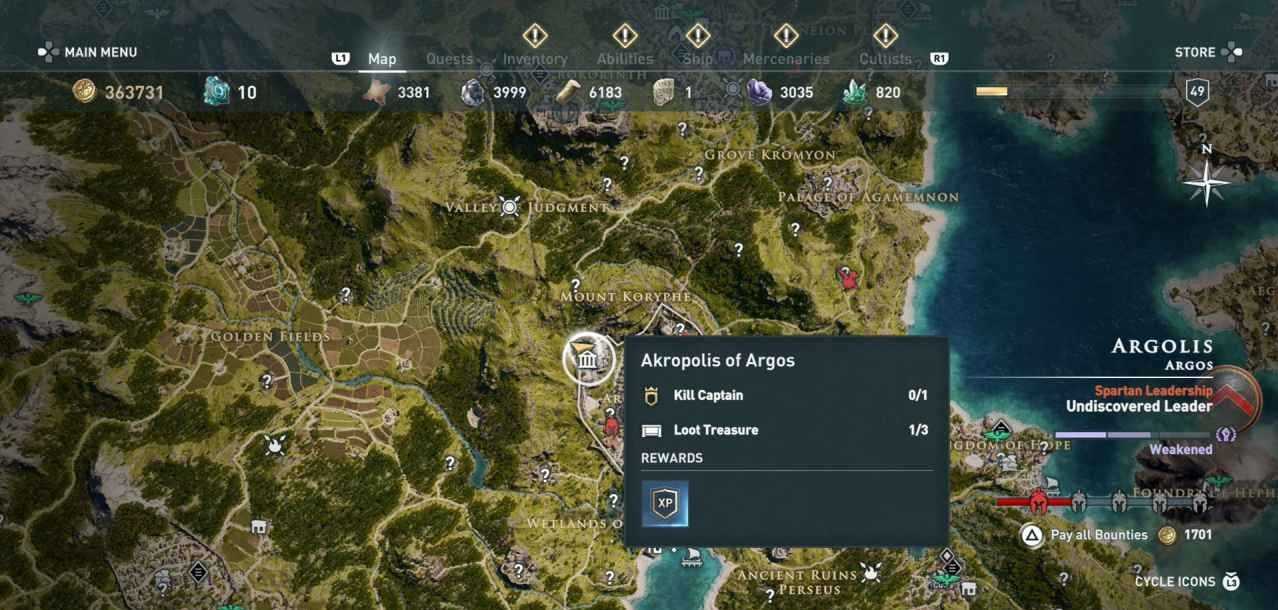
Task: Select the Map tab
Action: (382, 58)
